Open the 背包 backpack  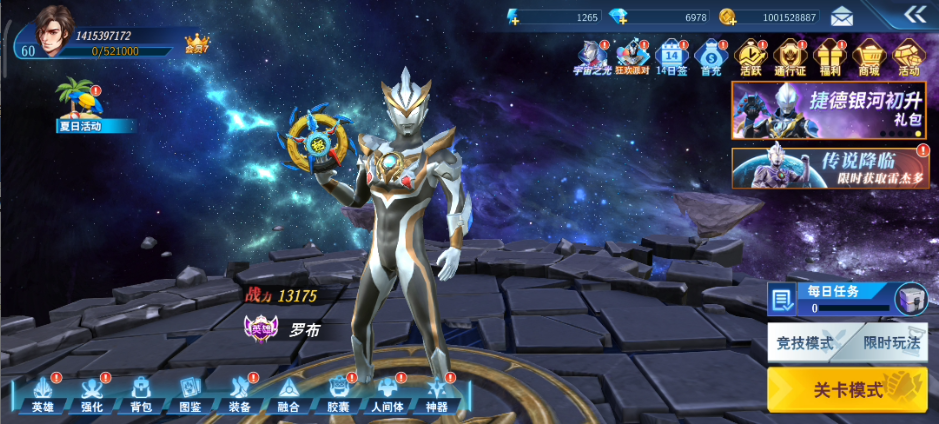point(141,393)
